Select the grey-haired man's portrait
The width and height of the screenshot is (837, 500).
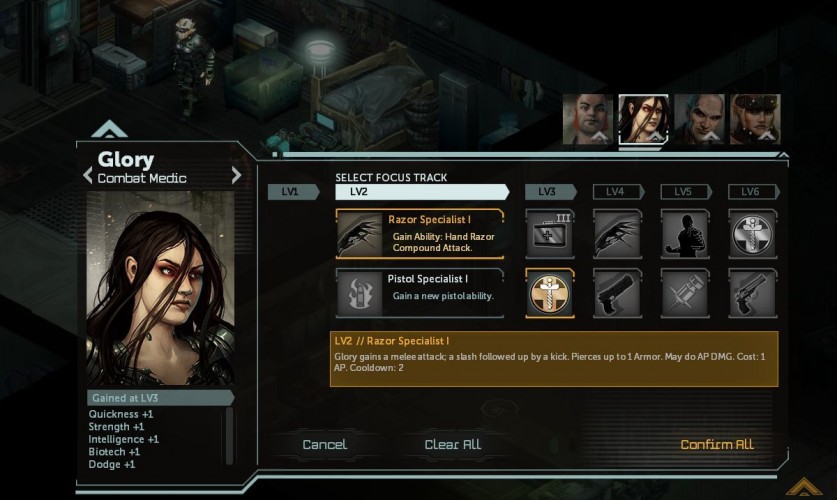[x=699, y=119]
